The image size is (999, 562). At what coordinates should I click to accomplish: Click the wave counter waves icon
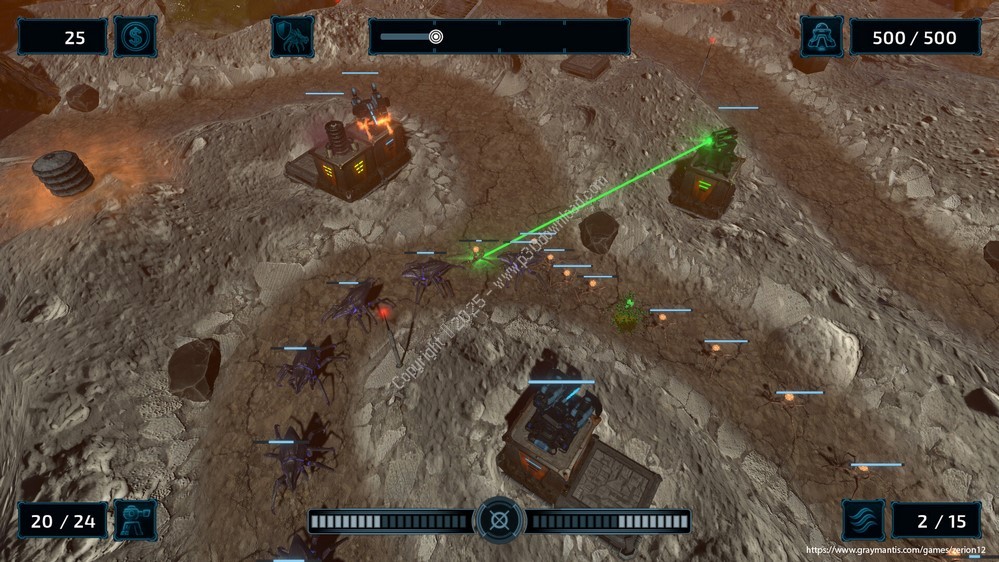click(x=862, y=520)
